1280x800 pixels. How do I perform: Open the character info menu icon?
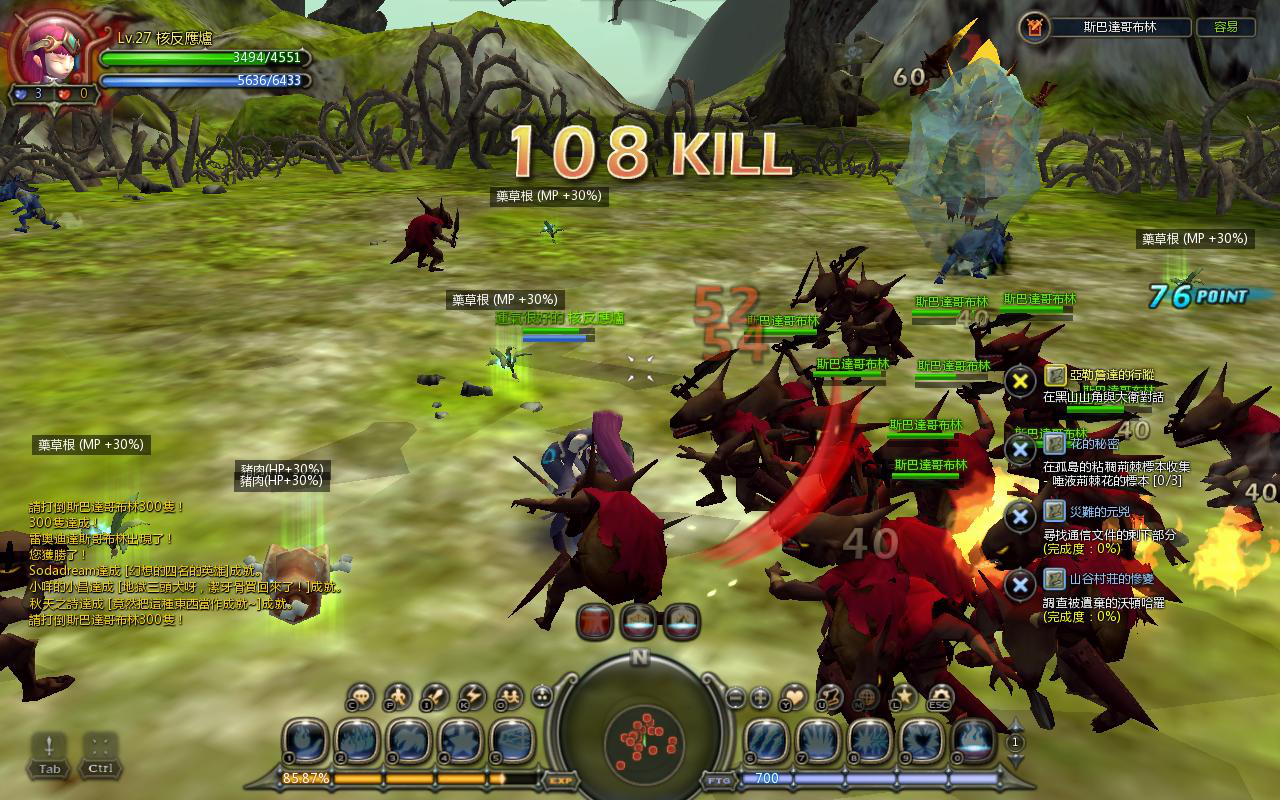click(x=398, y=695)
